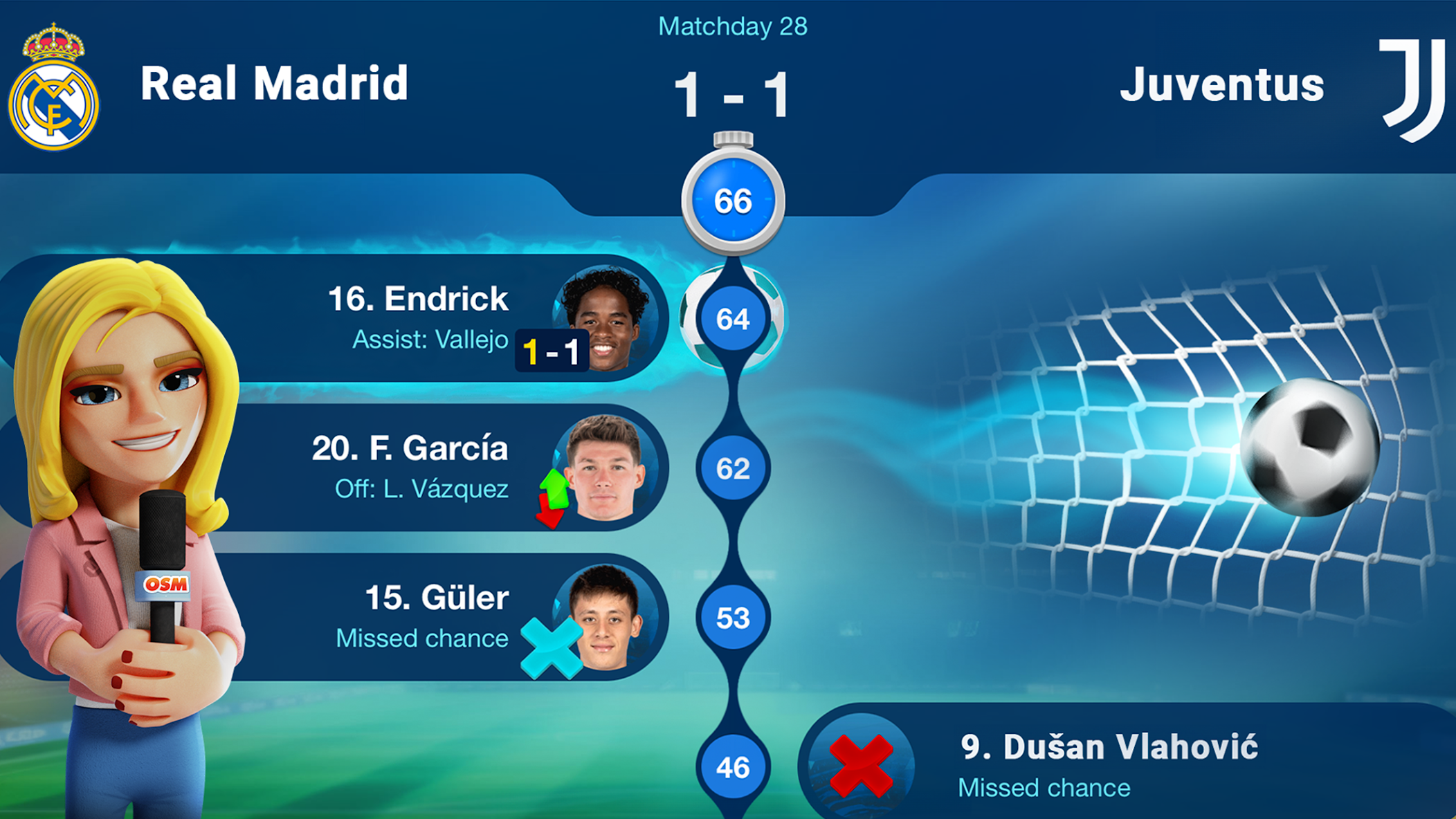
Task: Click Endrick's player portrait
Action: [606, 318]
